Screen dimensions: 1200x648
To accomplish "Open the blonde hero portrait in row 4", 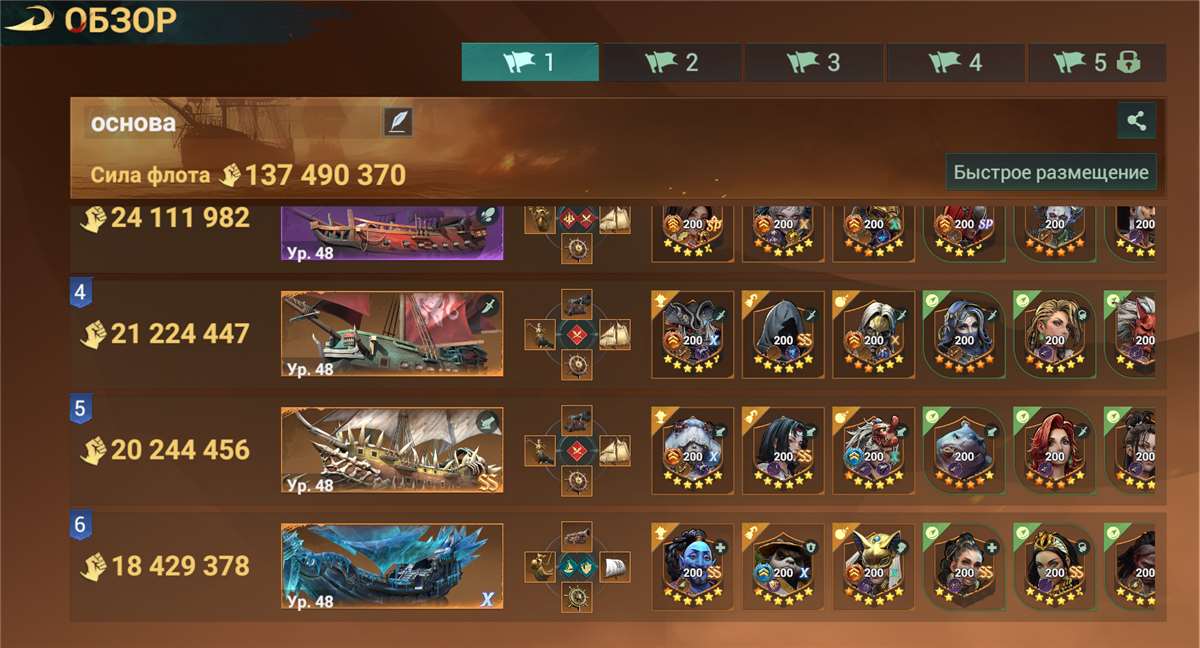I will click(x=1055, y=334).
